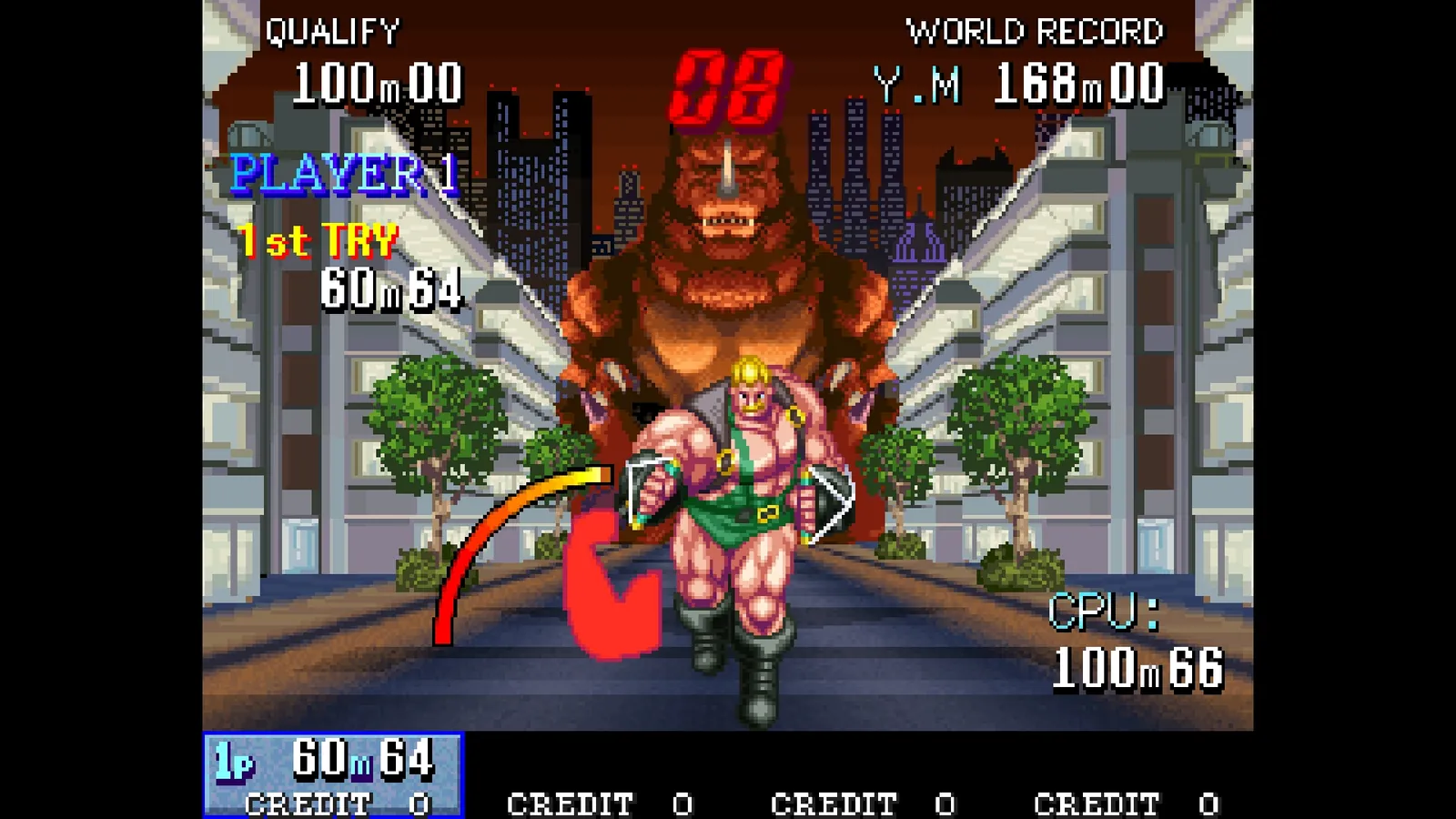Click the yellow 1st TRY indicator
The width and height of the screenshot is (1456, 819).
point(318,238)
